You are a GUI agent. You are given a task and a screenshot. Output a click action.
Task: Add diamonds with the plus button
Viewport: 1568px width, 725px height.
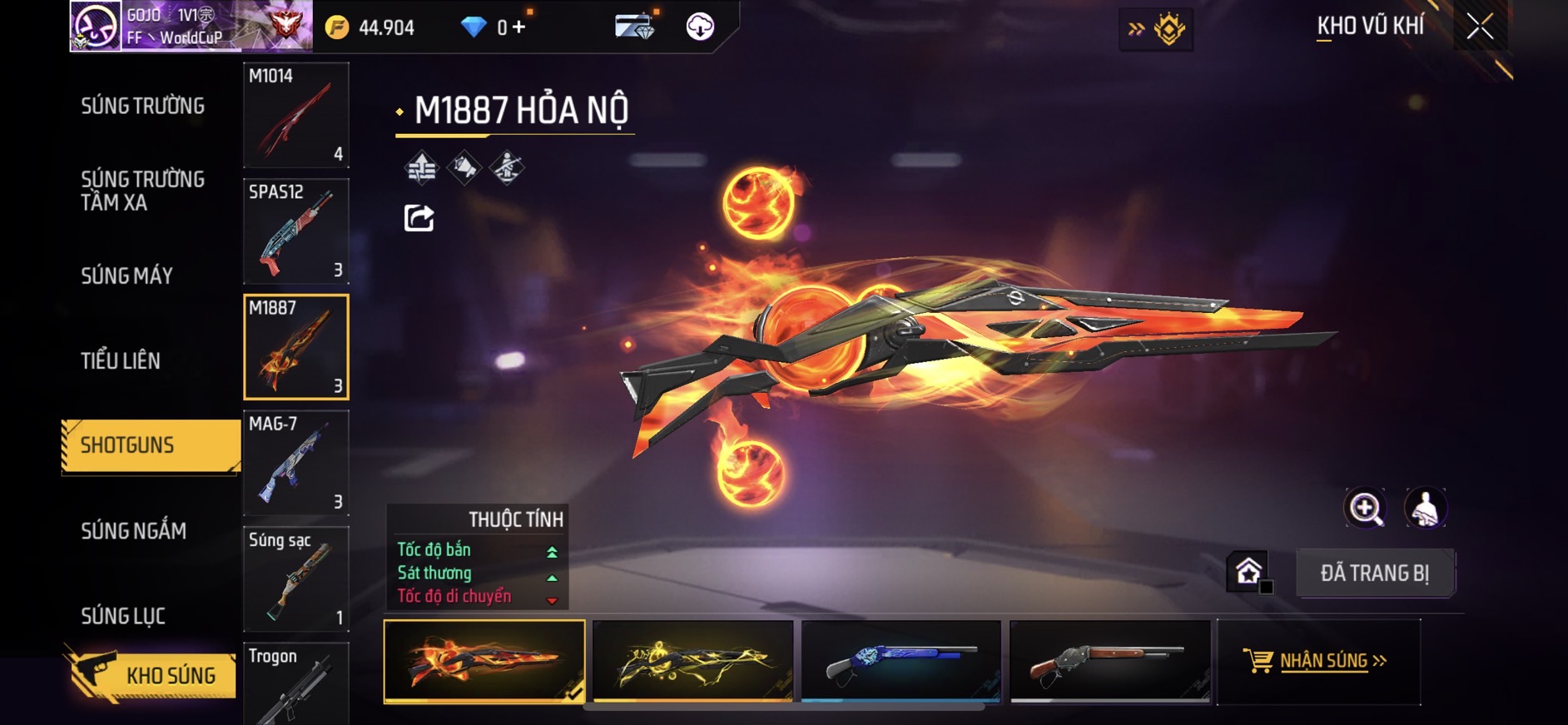[x=519, y=27]
